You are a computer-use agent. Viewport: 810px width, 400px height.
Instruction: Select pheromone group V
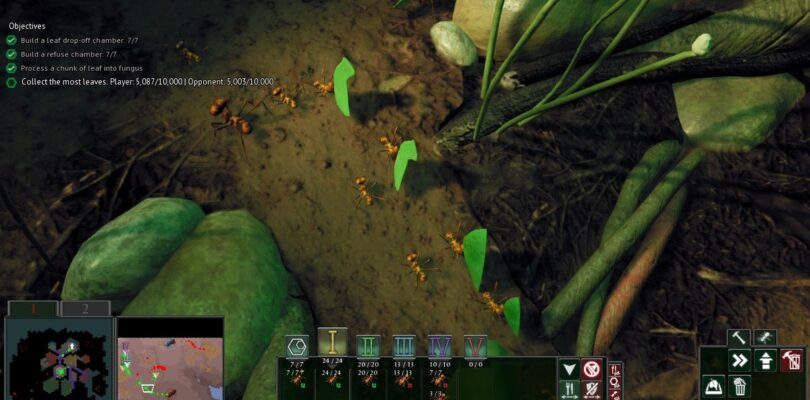(x=475, y=347)
